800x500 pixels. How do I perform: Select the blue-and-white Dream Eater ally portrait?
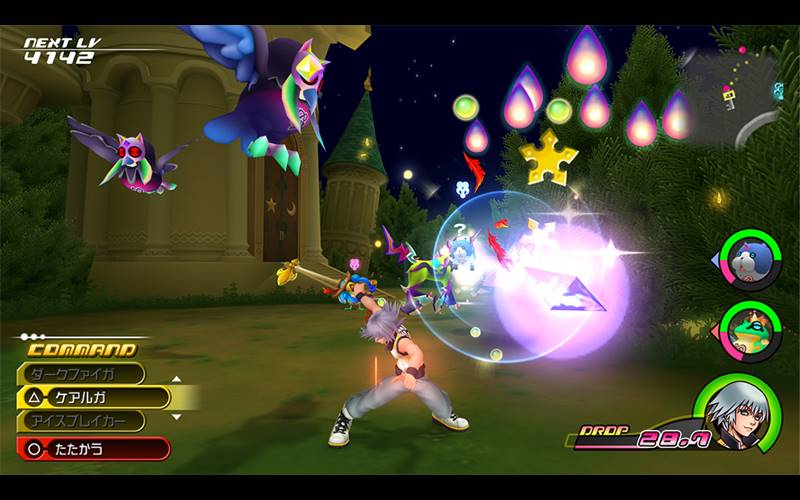751,258
